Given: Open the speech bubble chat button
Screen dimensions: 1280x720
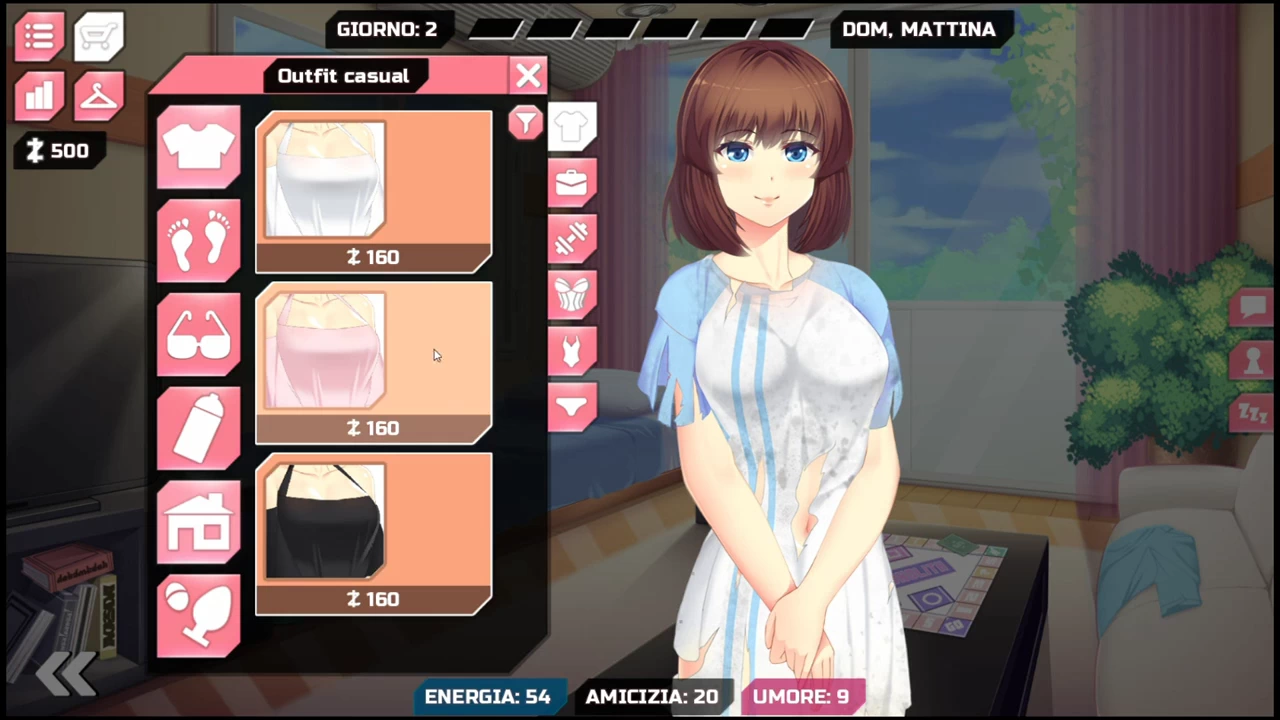Looking at the screenshot, I should pyautogui.click(x=1252, y=307).
